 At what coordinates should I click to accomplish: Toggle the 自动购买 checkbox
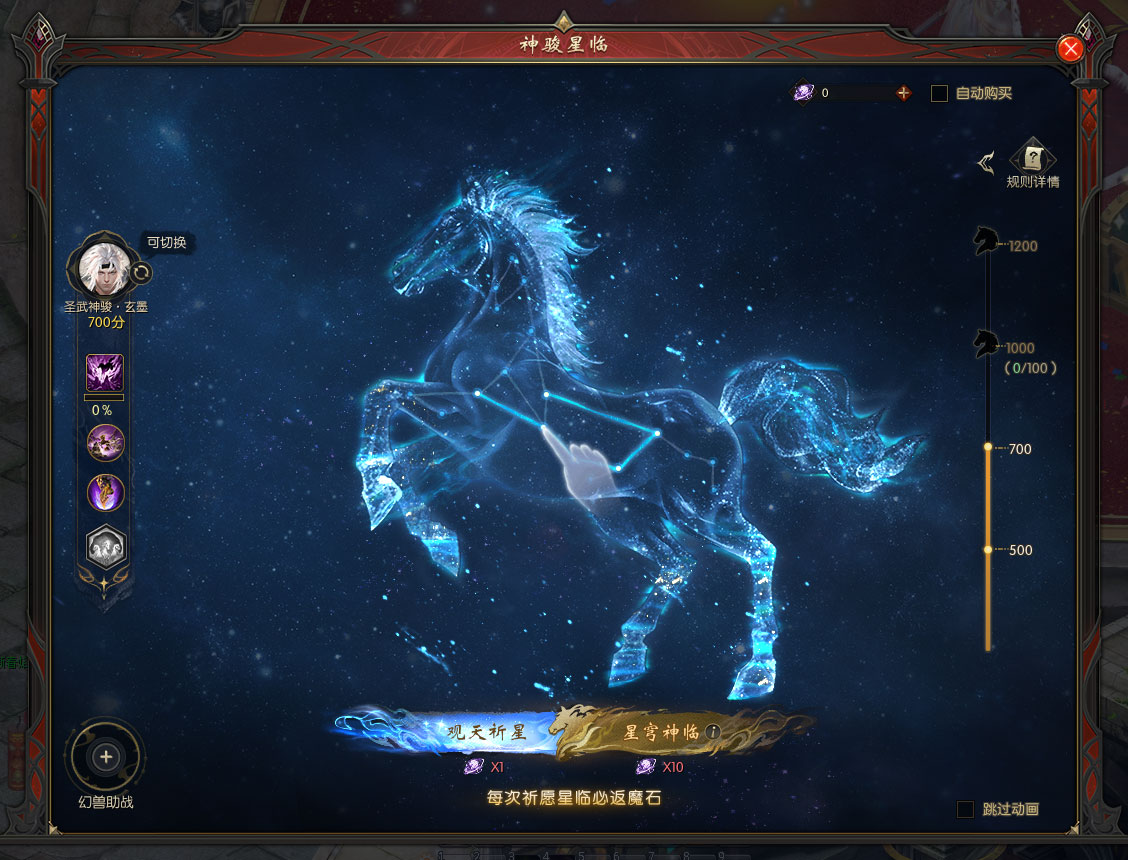tap(939, 93)
